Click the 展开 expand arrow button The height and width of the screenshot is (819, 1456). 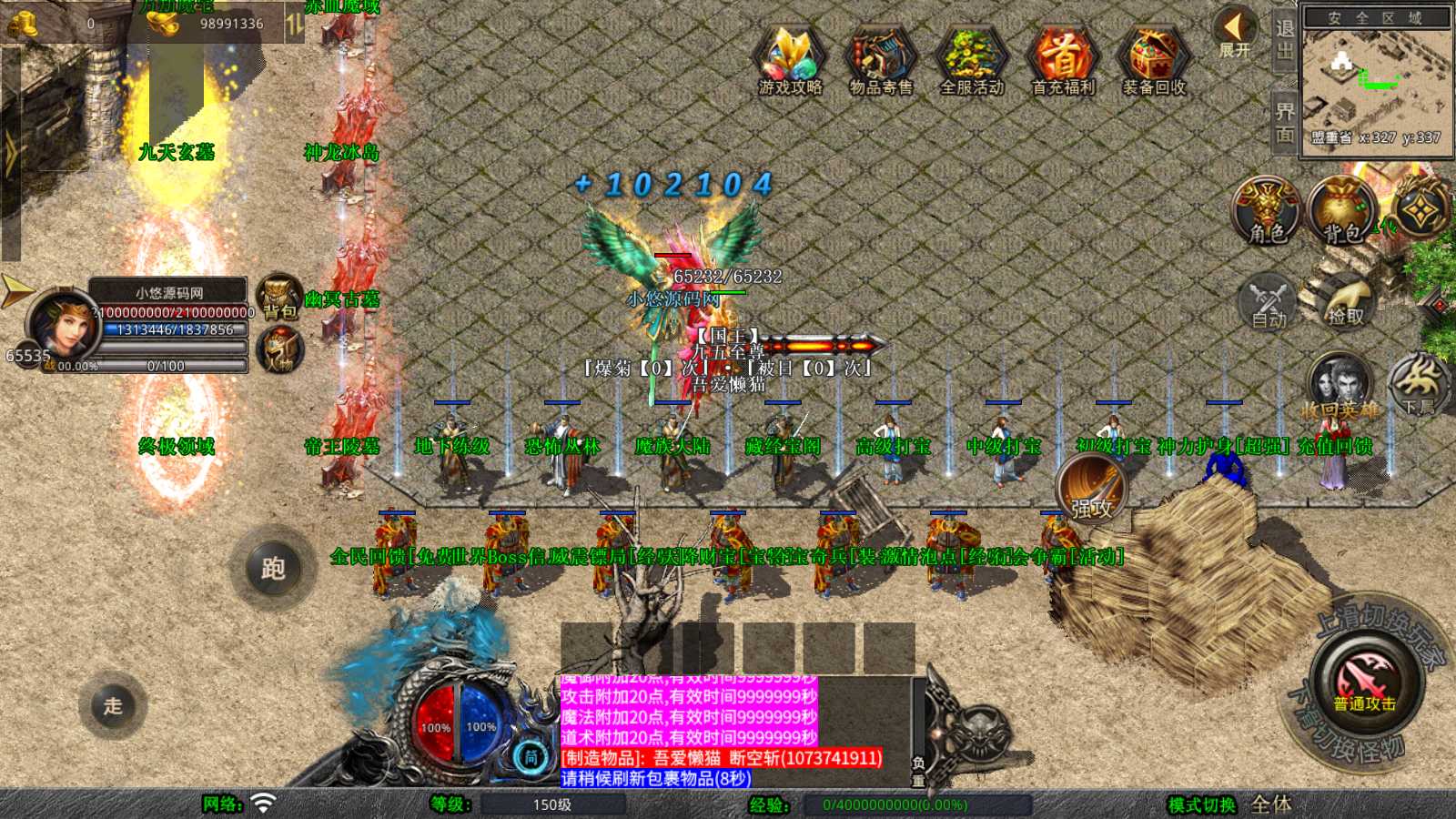[x=1235, y=32]
